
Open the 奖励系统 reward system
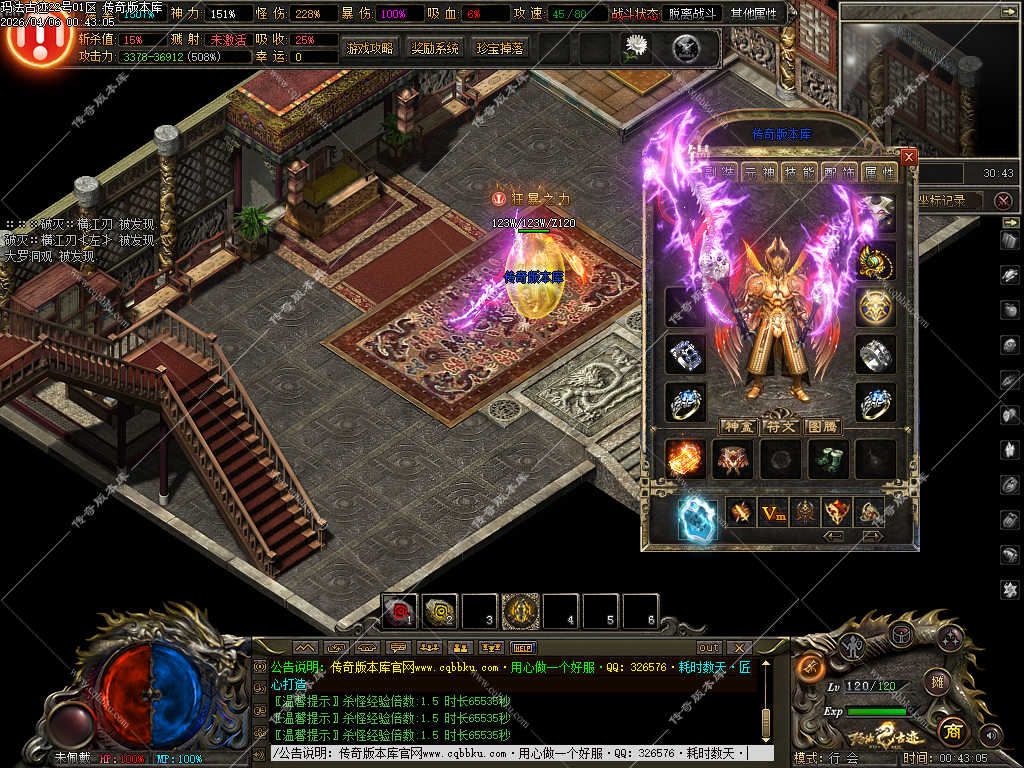435,48
